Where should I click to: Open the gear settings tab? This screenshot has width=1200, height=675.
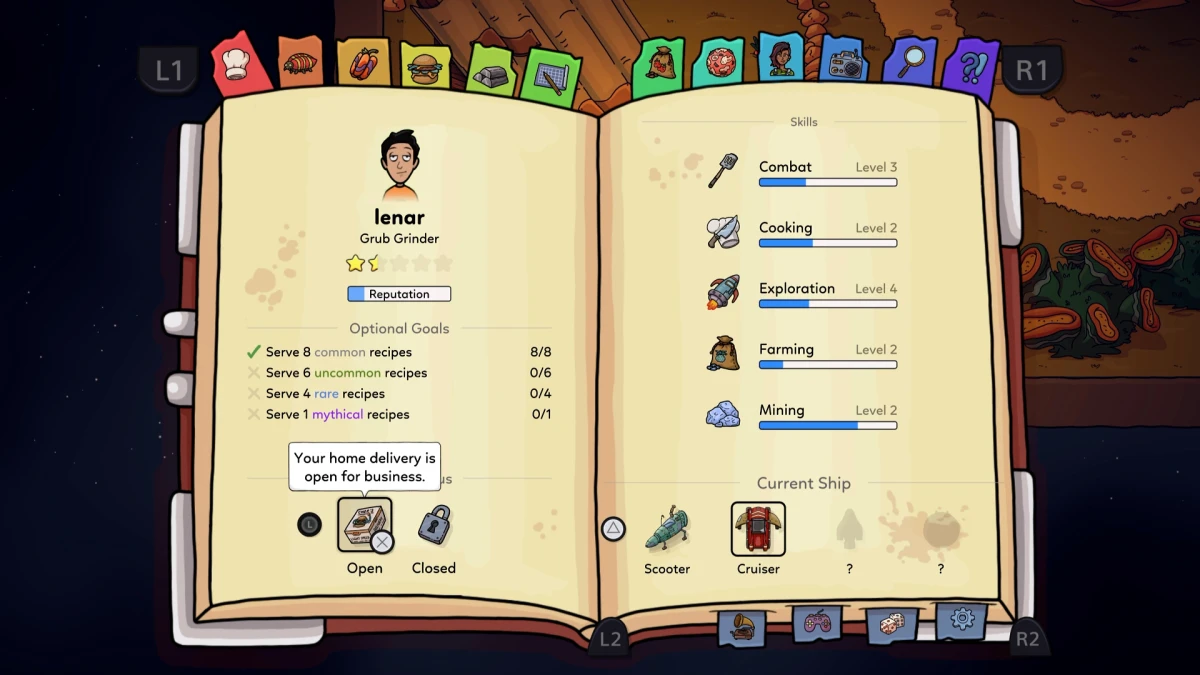[x=962, y=620]
